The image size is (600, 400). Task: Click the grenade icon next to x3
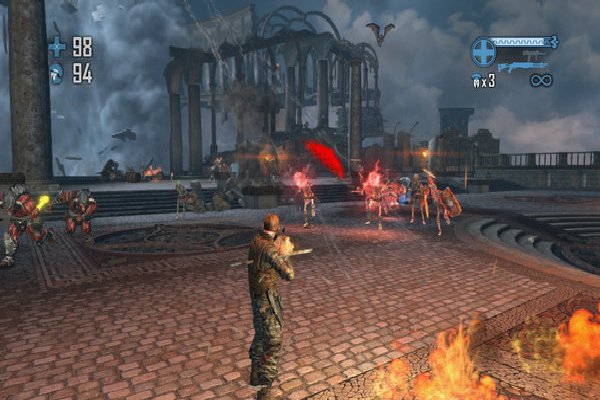pyautogui.click(x=478, y=80)
